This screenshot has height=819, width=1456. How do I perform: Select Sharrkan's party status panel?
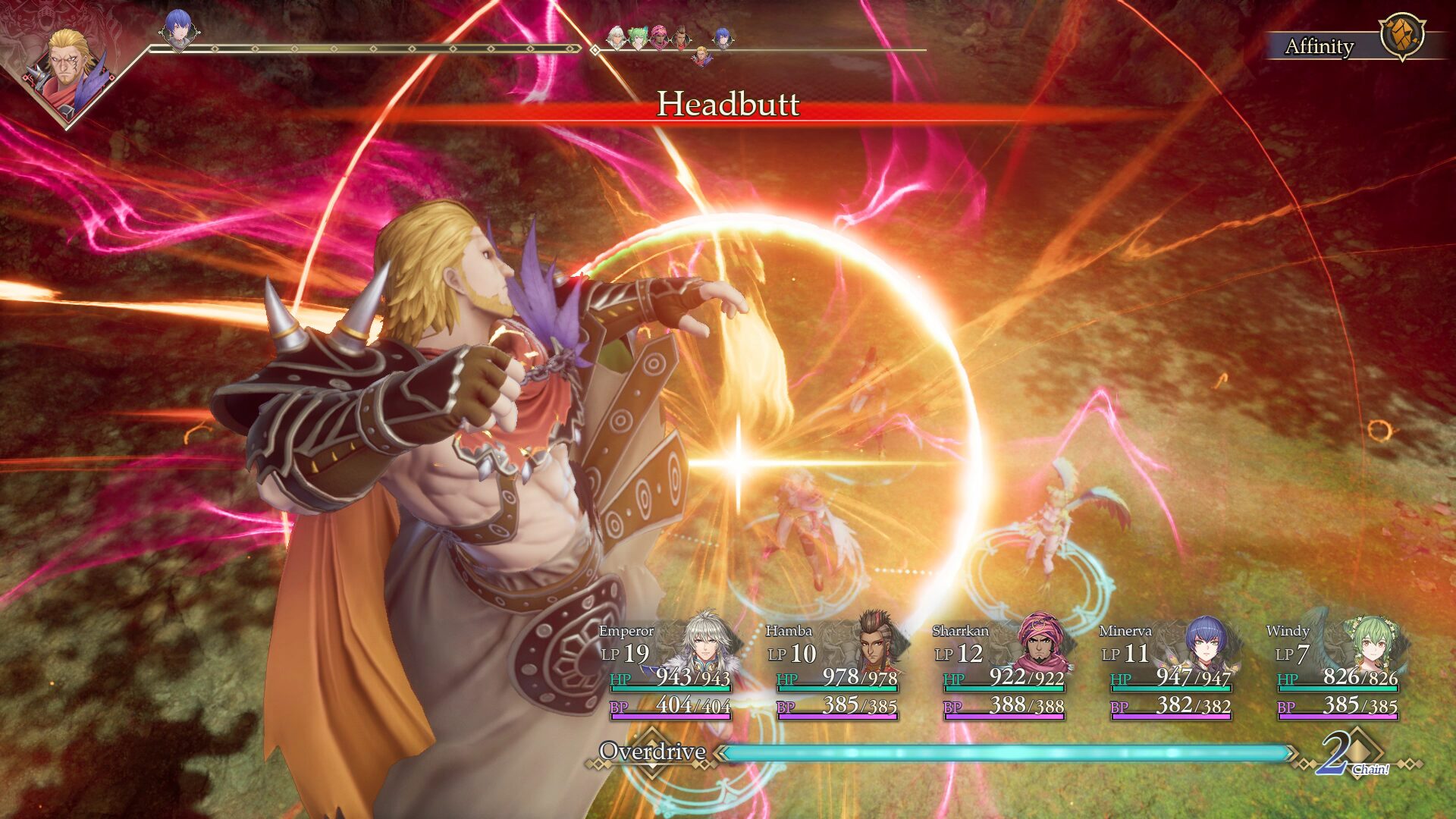pos(1001,671)
